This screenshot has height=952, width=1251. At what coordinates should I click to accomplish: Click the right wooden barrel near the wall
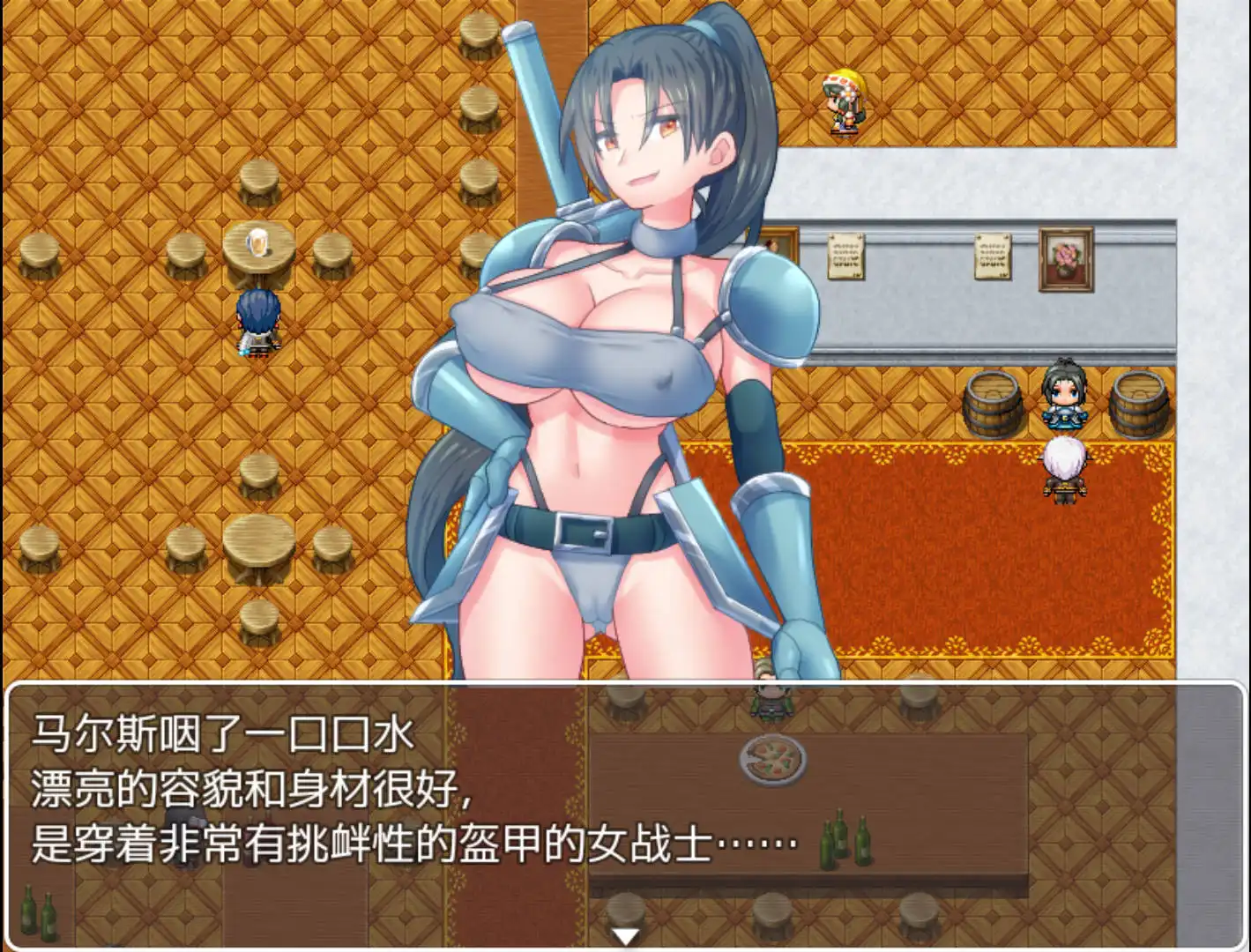click(x=1141, y=401)
